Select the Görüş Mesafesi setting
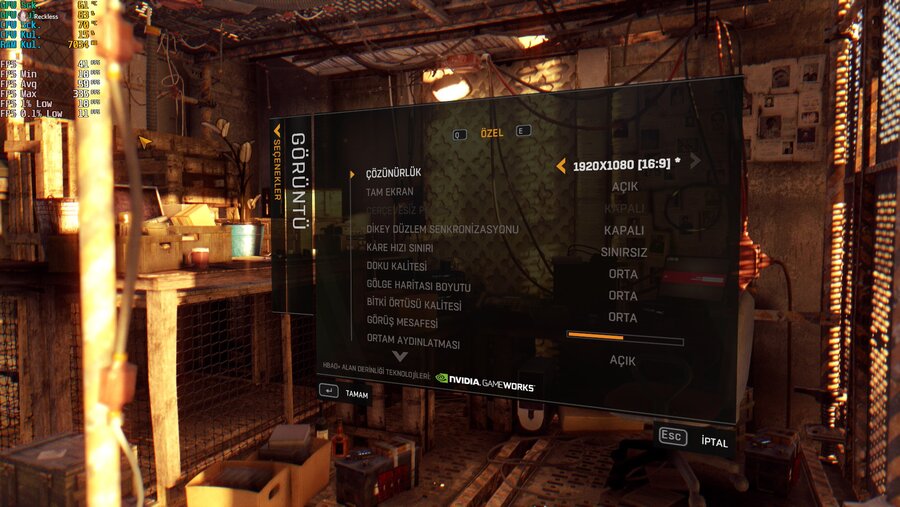 pyautogui.click(x=402, y=323)
